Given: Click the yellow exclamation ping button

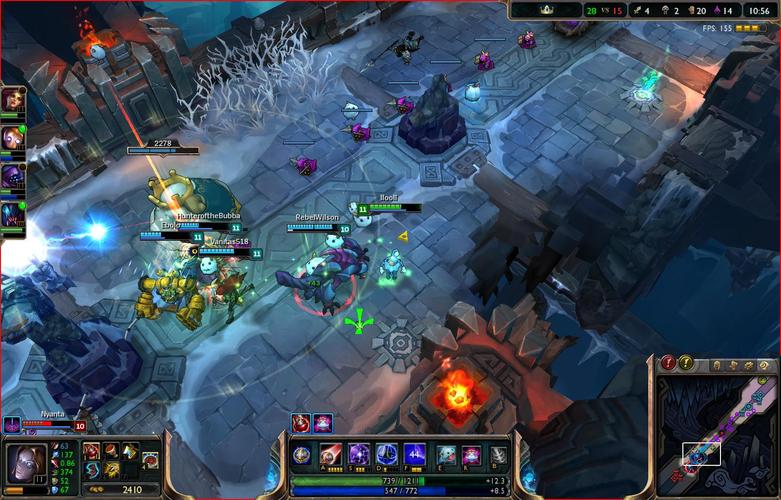Looking at the screenshot, I should pyautogui.click(x=686, y=363).
